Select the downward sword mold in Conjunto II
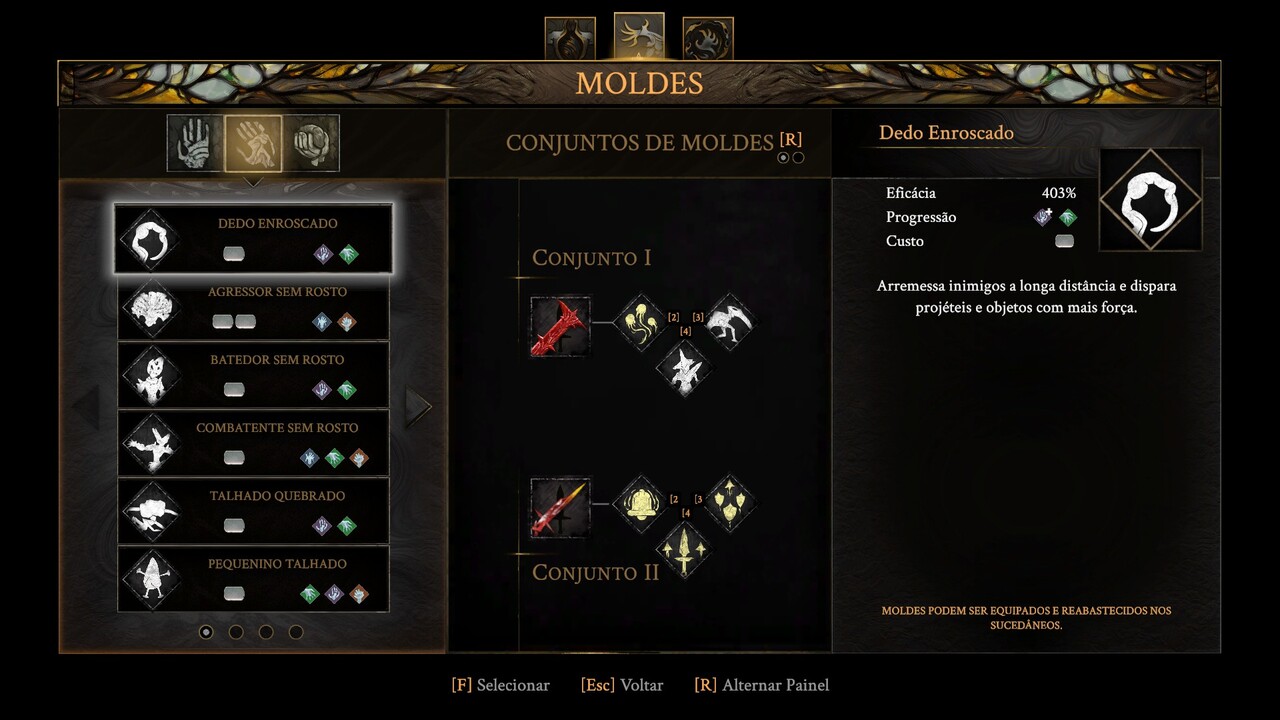 click(x=684, y=549)
